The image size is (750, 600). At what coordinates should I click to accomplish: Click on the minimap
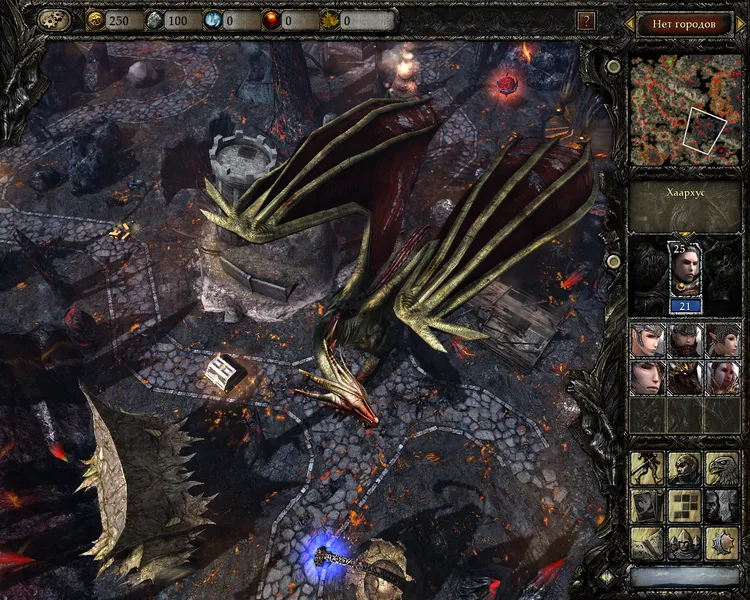click(x=685, y=110)
